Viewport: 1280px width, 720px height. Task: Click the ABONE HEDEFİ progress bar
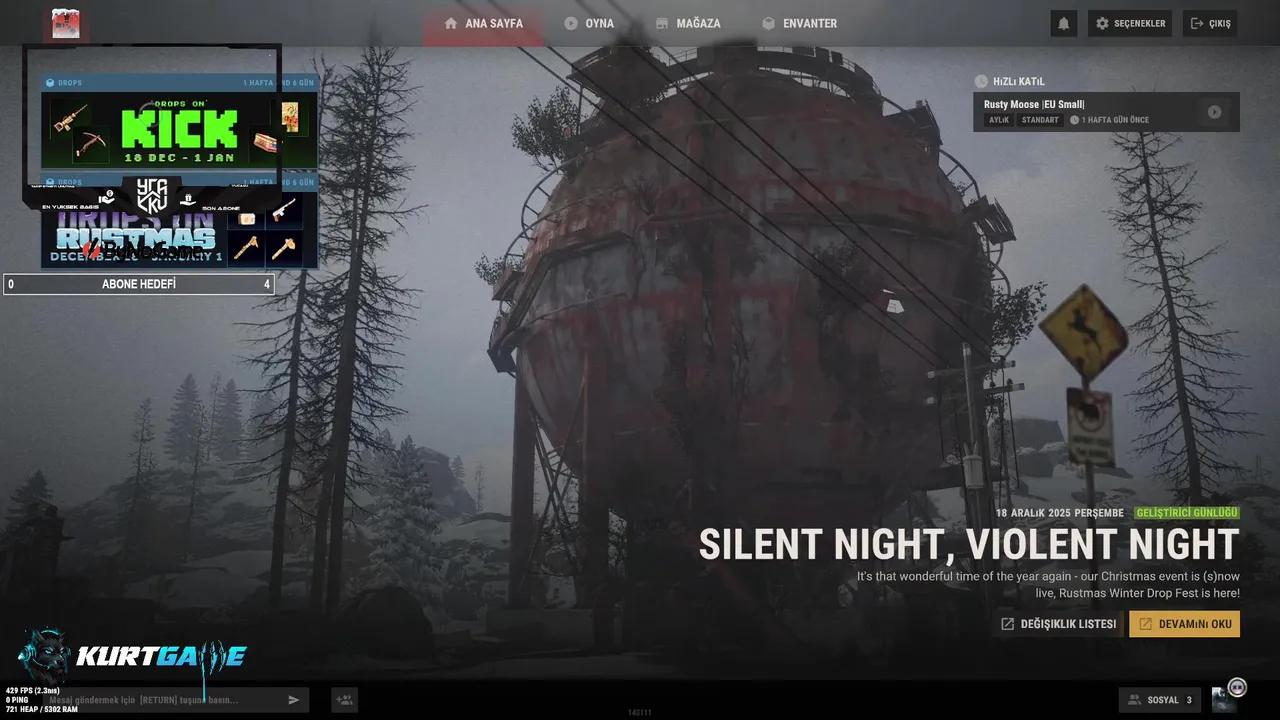(x=139, y=284)
